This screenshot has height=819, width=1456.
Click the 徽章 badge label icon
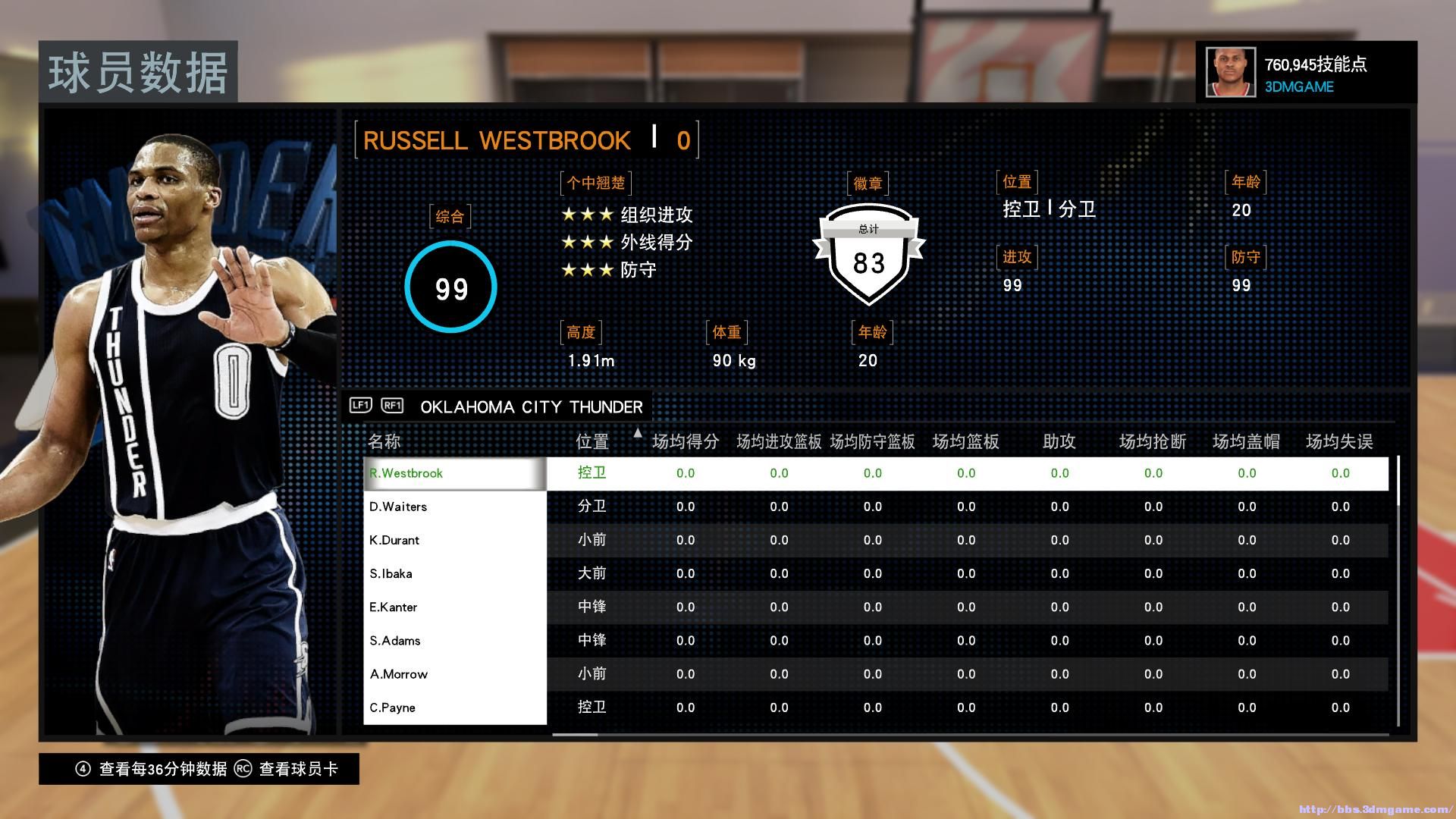[x=867, y=181]
